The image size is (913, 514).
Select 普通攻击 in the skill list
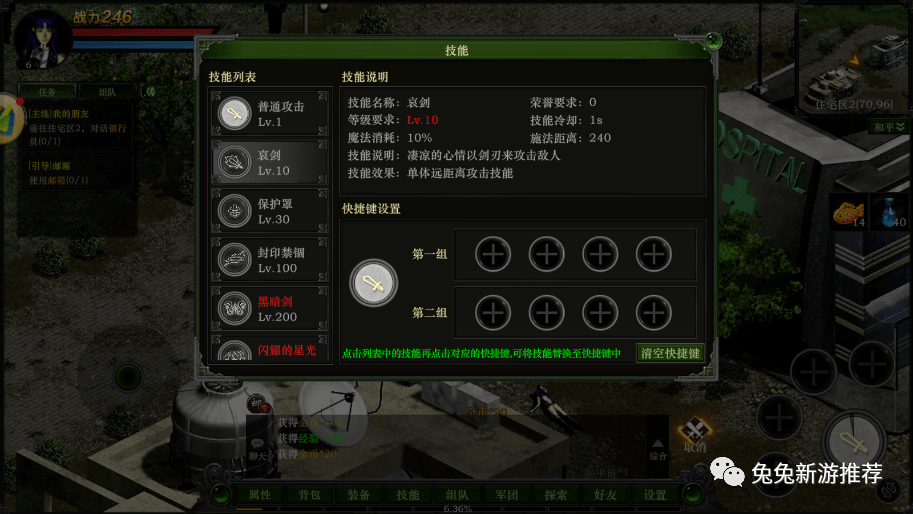coord(268,113)
